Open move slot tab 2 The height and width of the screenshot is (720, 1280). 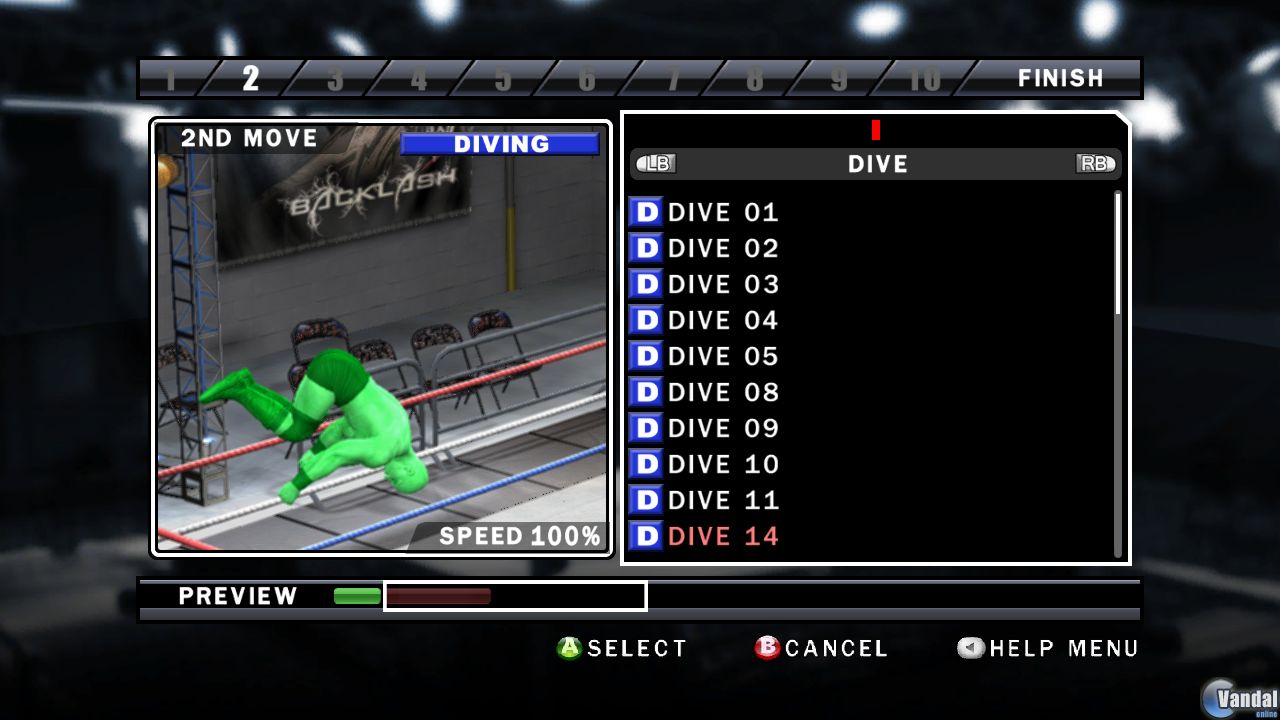click(252, 77)
